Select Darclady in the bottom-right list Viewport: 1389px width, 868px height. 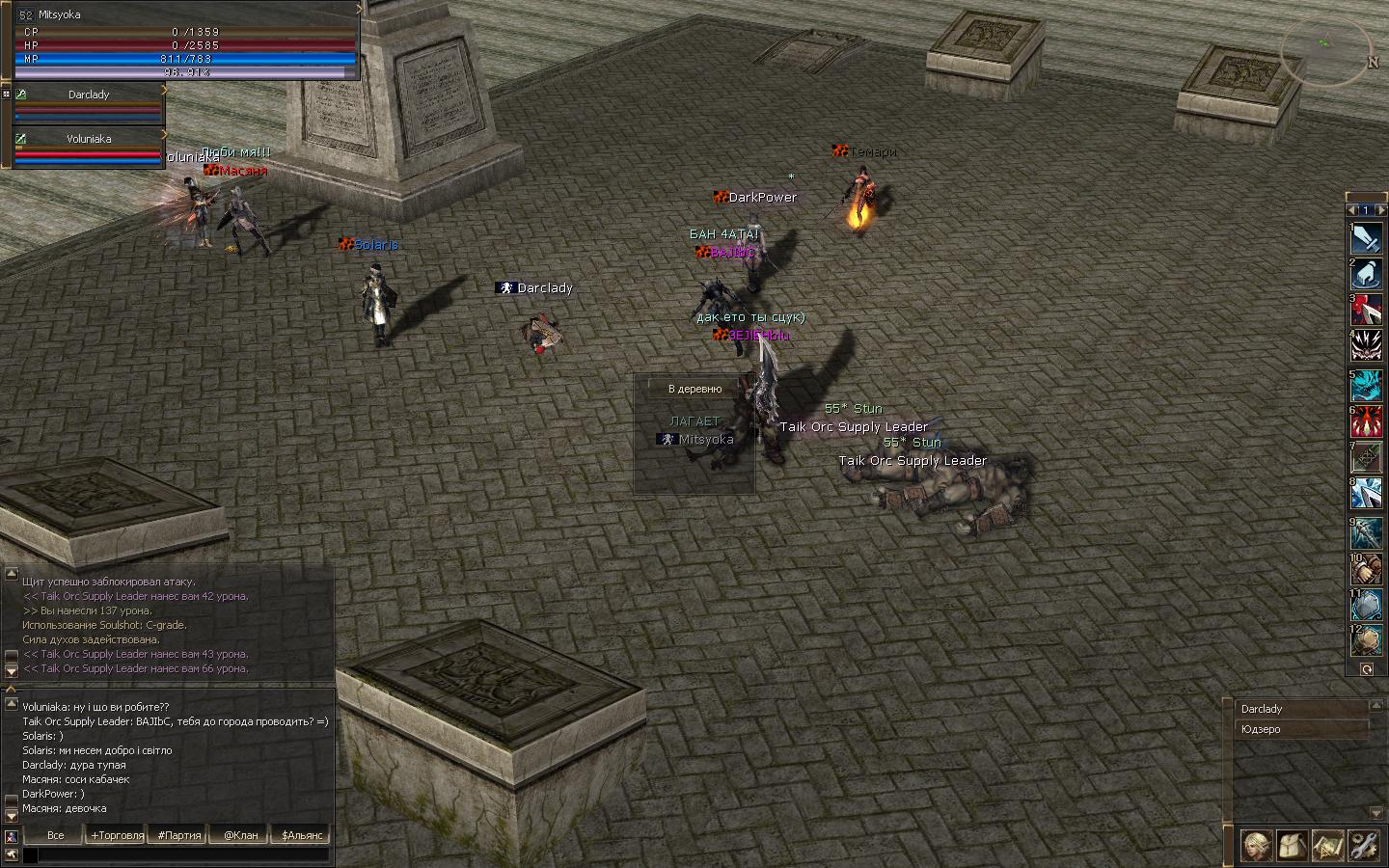1300,709
